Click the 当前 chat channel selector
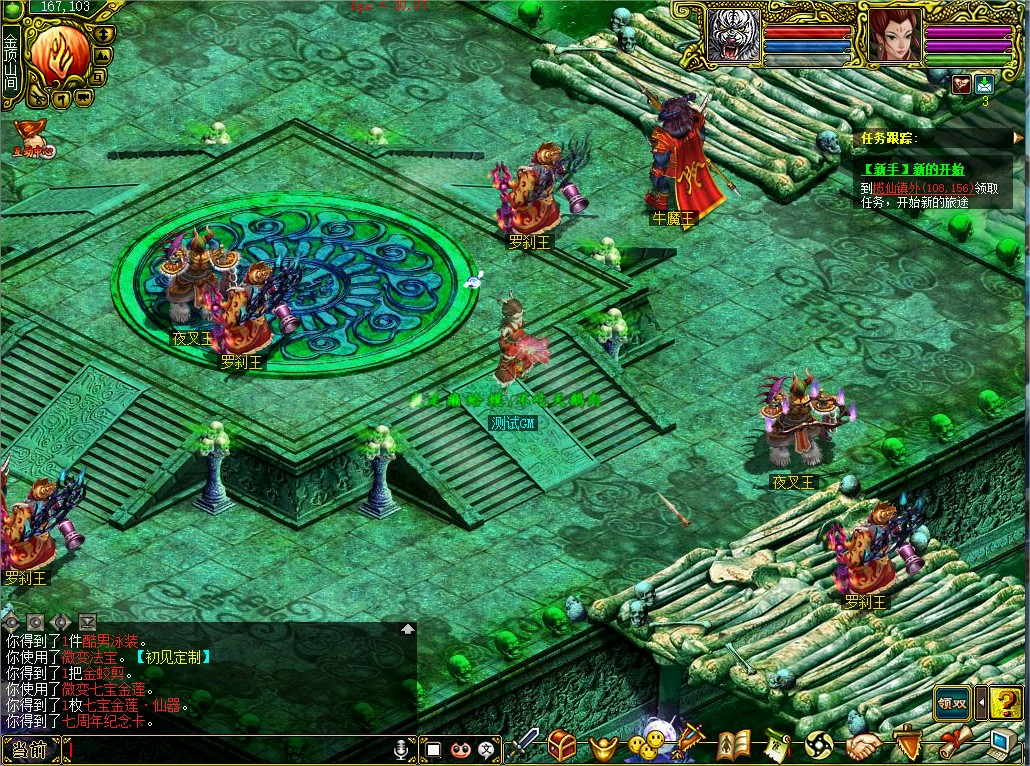 30,749
